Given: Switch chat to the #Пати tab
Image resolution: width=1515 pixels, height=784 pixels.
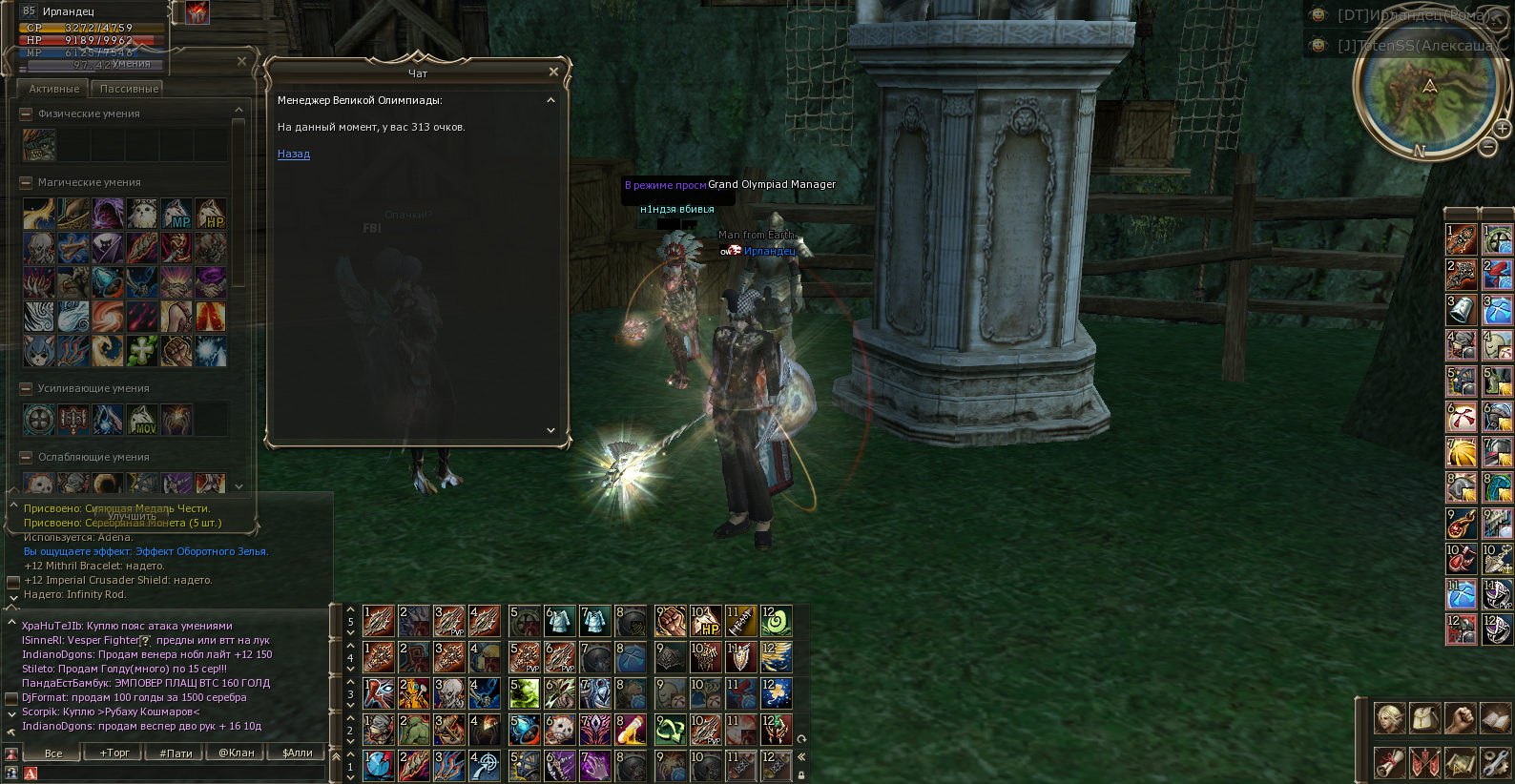Looking at the screenshot, I should click(x=176, y=753).
